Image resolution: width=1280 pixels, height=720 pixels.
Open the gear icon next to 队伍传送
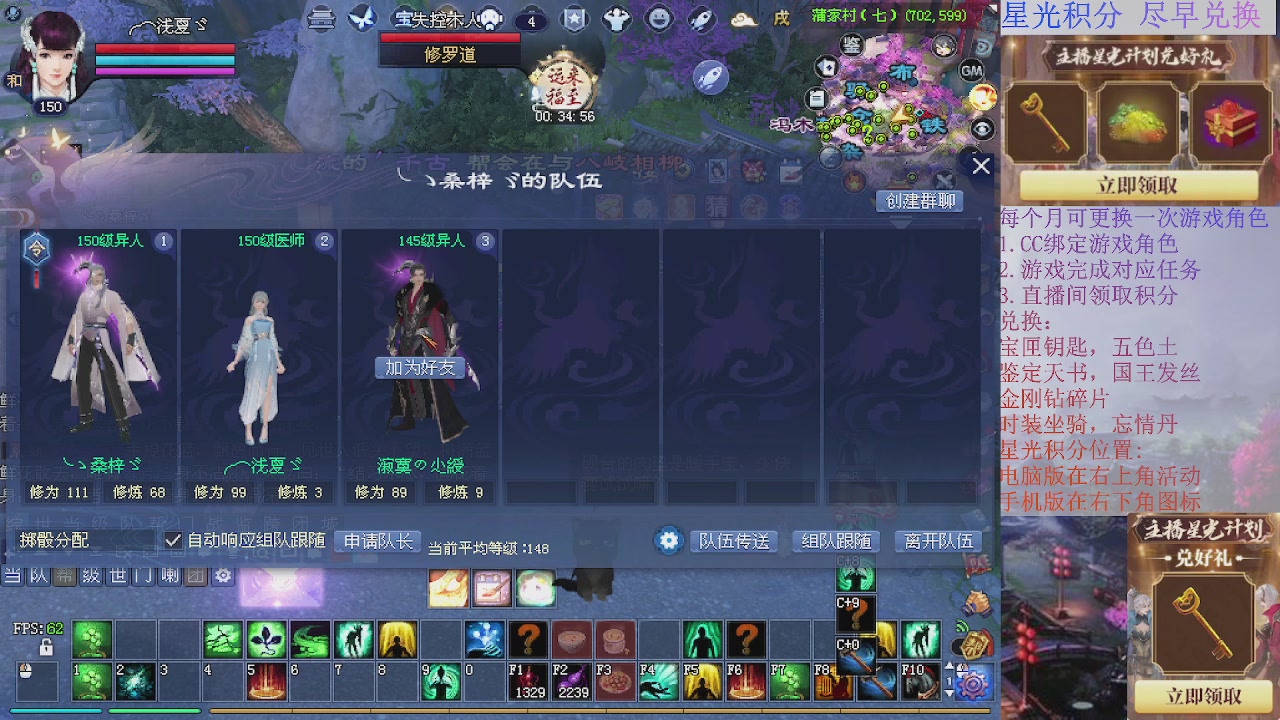[668, 539]
